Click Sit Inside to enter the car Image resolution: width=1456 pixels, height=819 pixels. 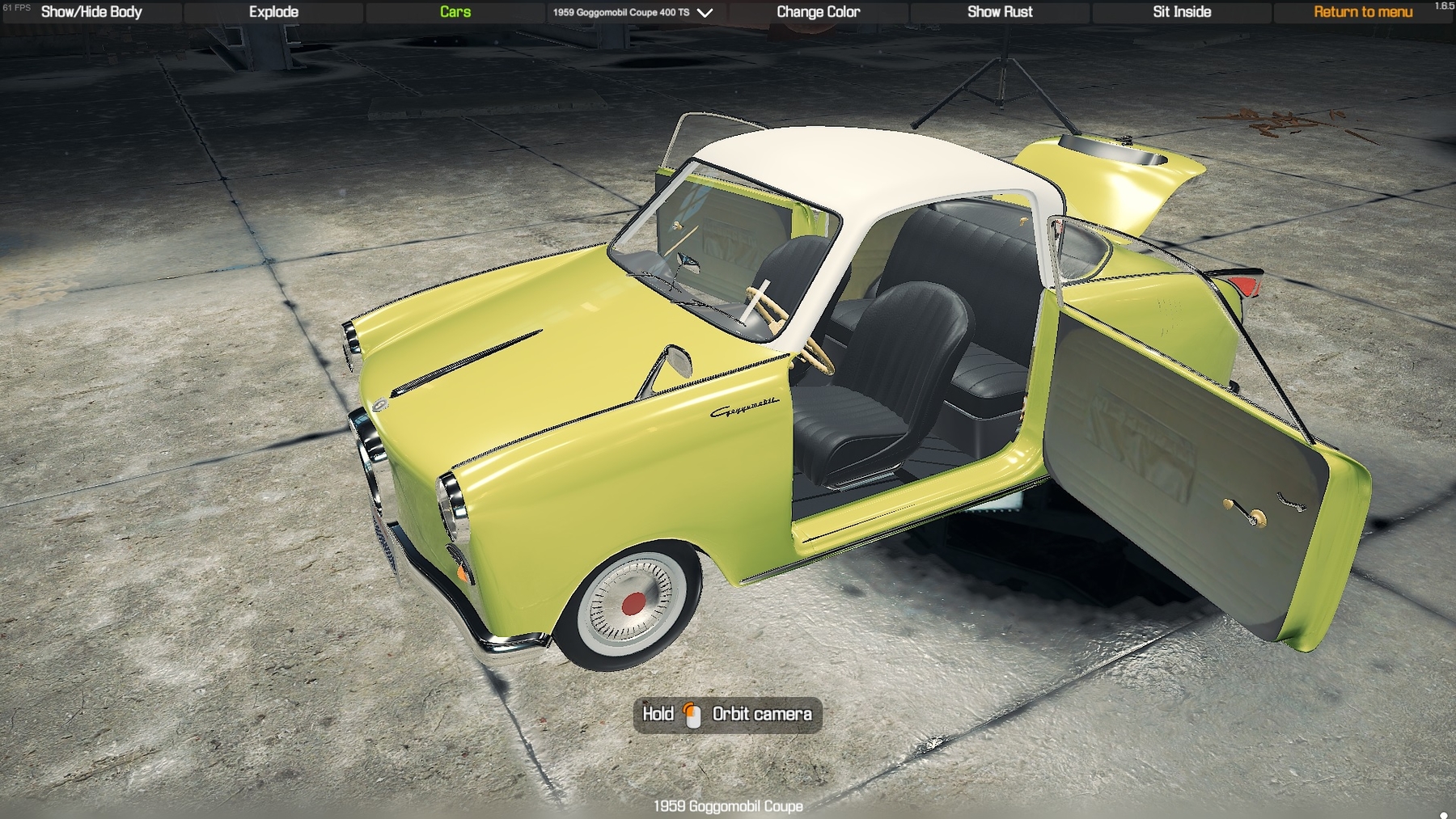[x=1182, y=12]
